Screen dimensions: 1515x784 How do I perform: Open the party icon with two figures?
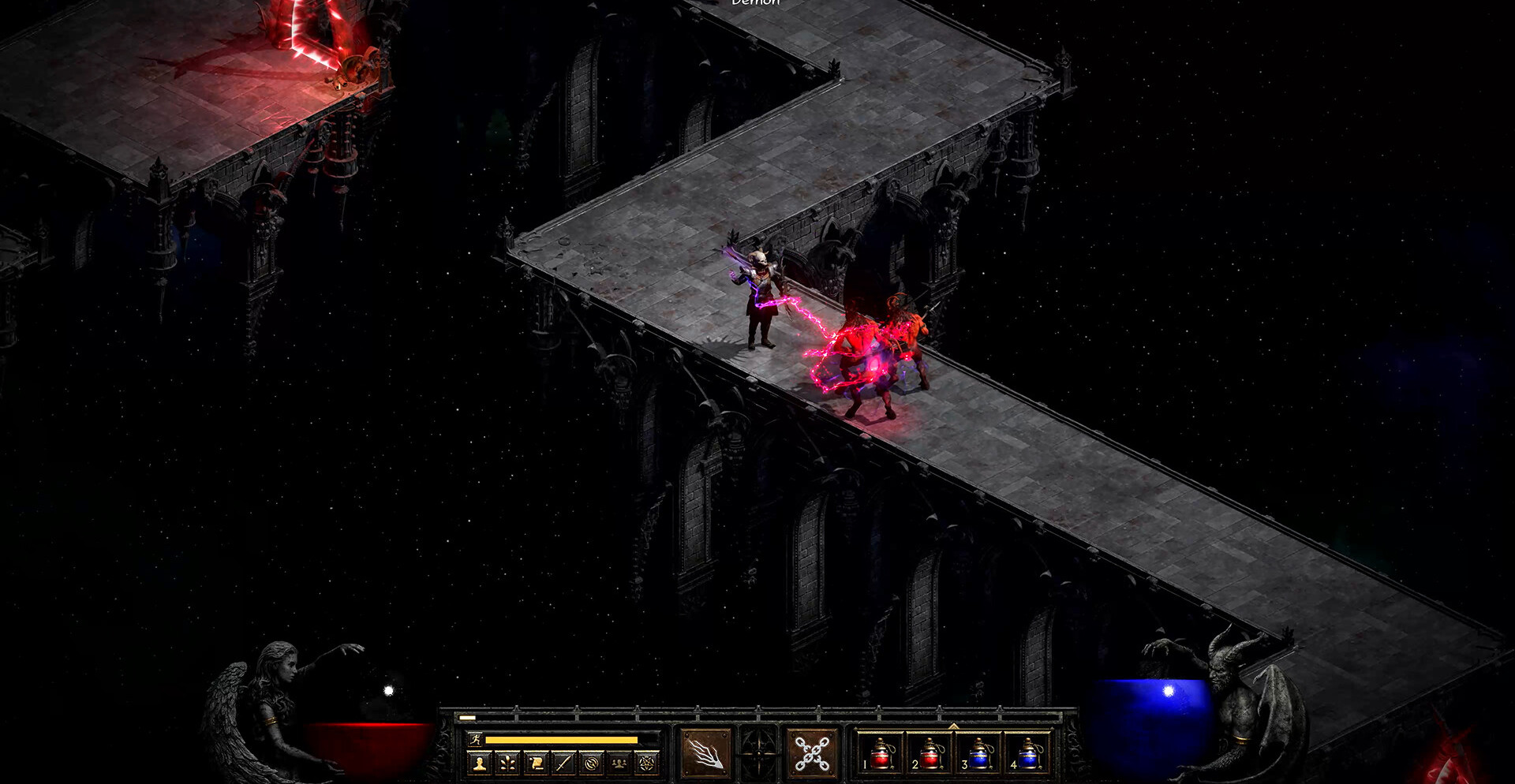click(x=619, y=763)
